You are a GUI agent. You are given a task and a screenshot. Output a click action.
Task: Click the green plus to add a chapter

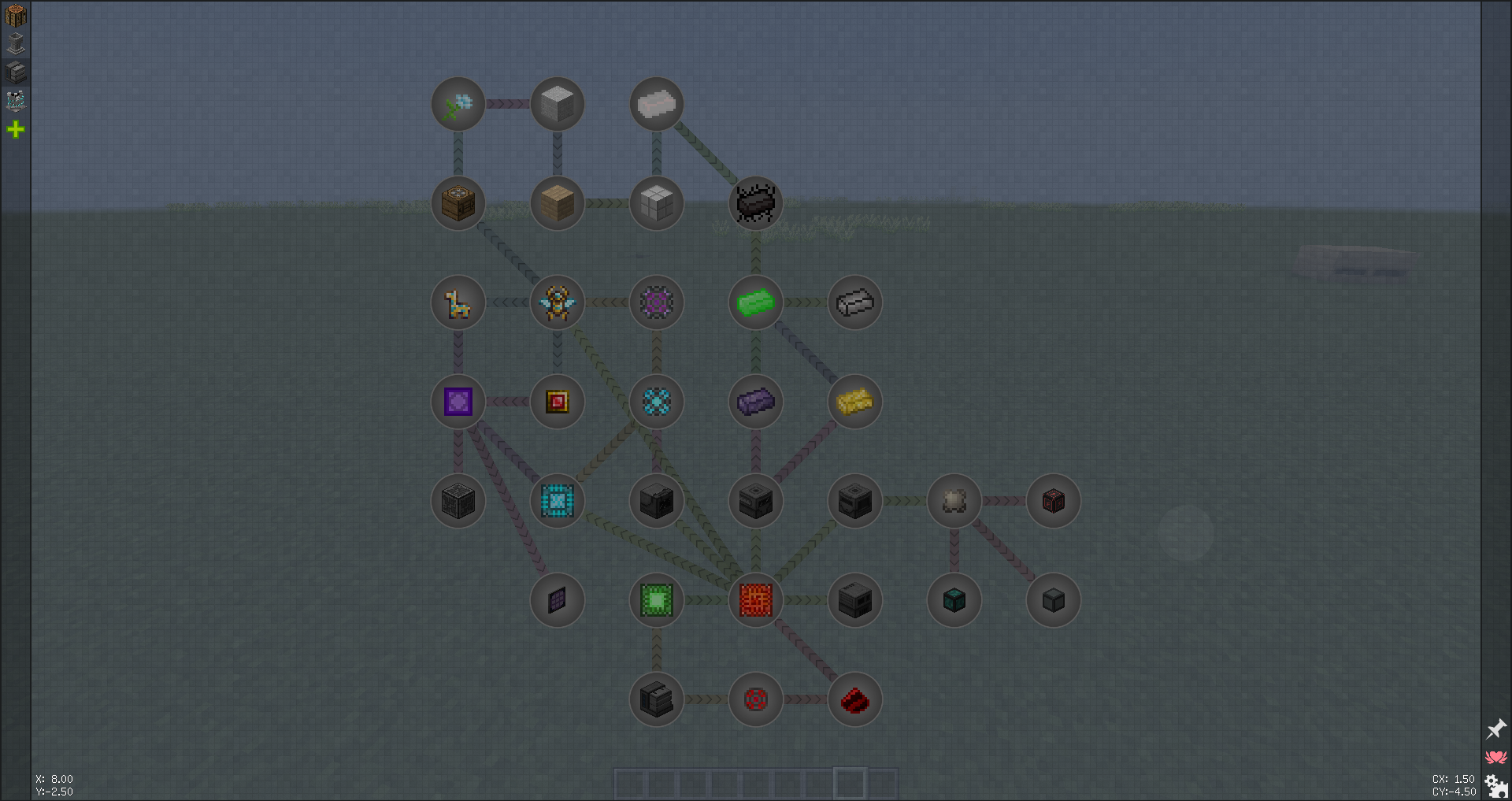(x=16, y=129)
